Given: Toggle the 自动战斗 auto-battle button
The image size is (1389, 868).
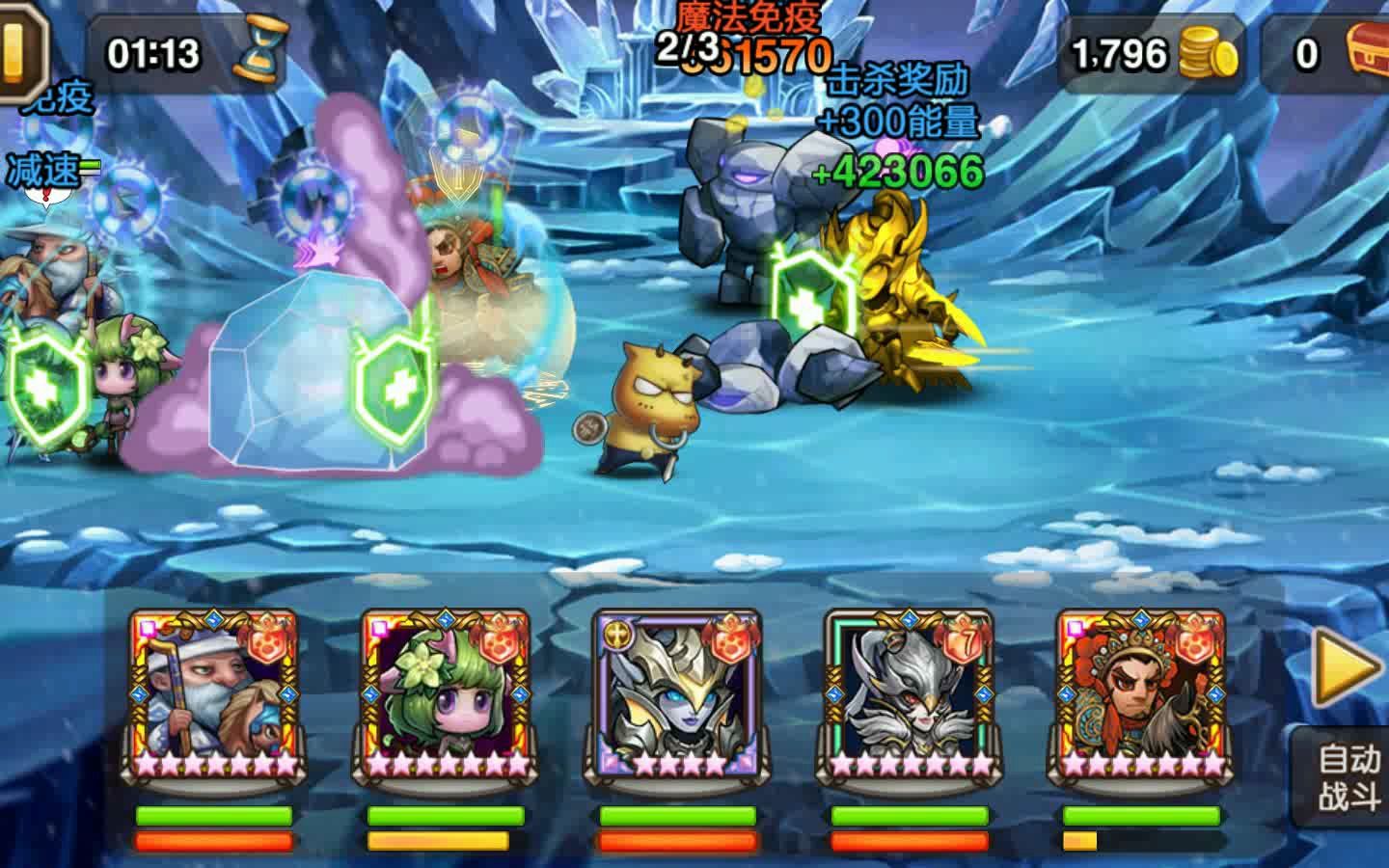Looking at the screenshot, I should (1349, 777).
